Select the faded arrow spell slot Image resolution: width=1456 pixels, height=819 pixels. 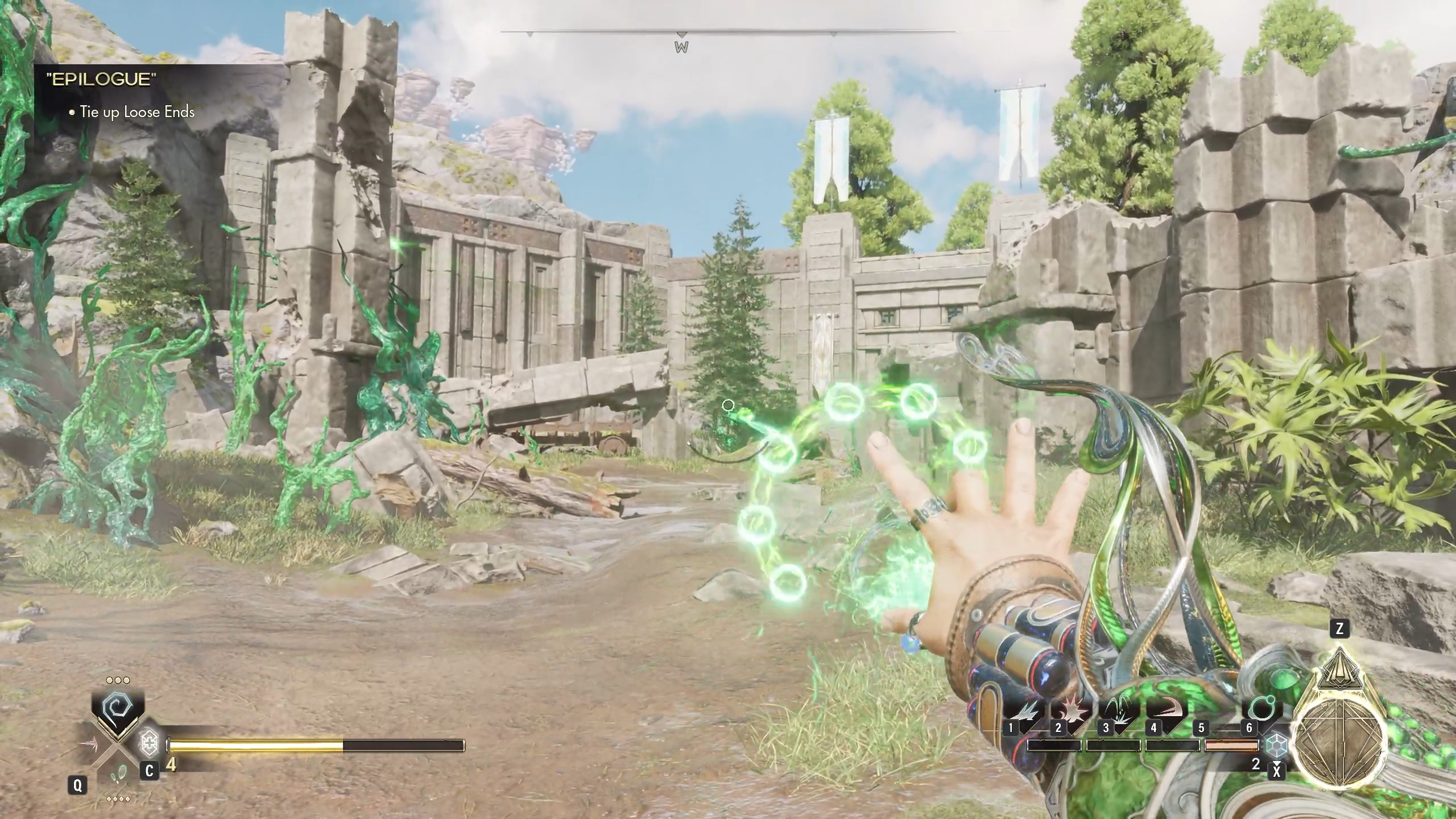tap(91, 743)
